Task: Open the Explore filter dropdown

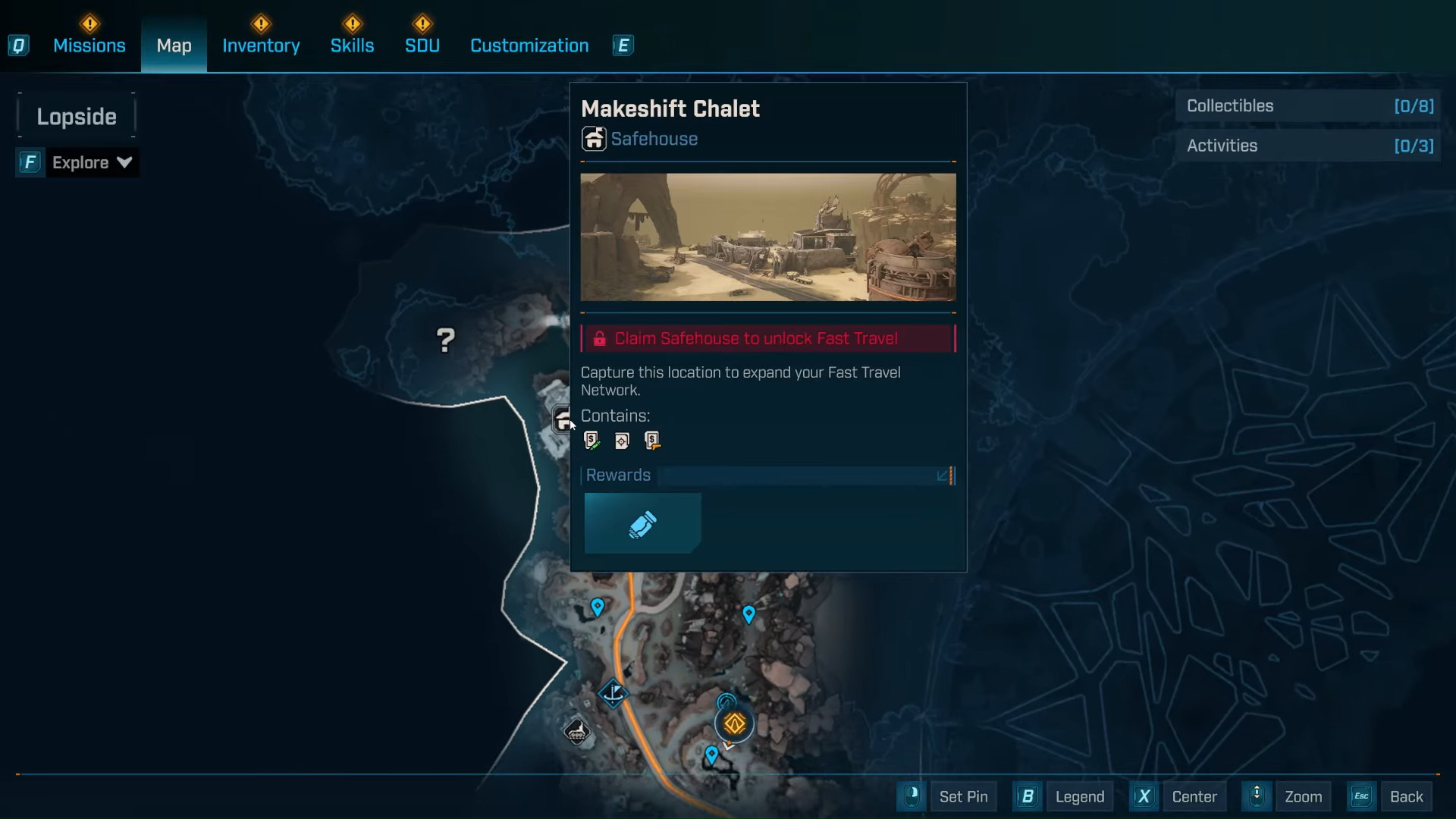Action: point(91,162)
